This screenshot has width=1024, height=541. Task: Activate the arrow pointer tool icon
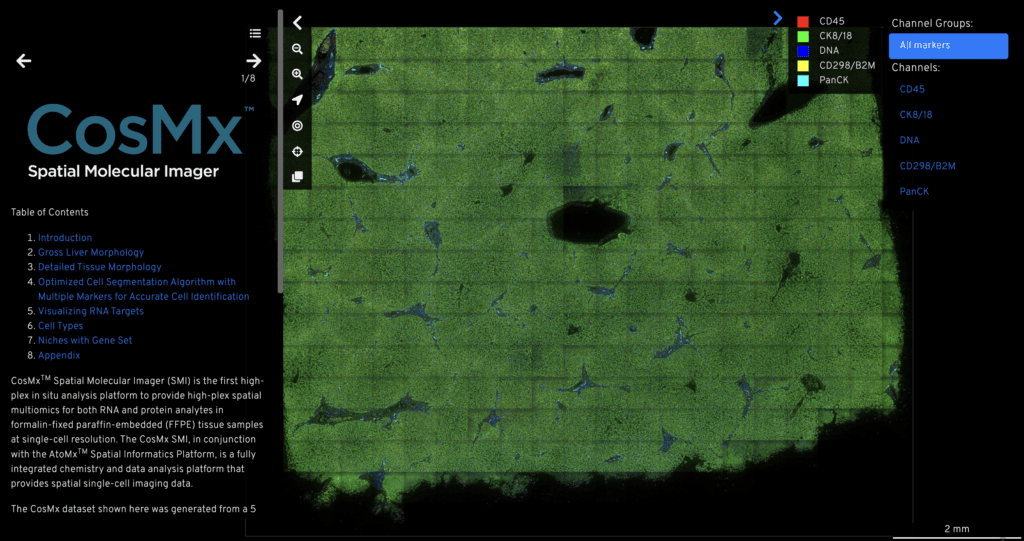point(297,100)
